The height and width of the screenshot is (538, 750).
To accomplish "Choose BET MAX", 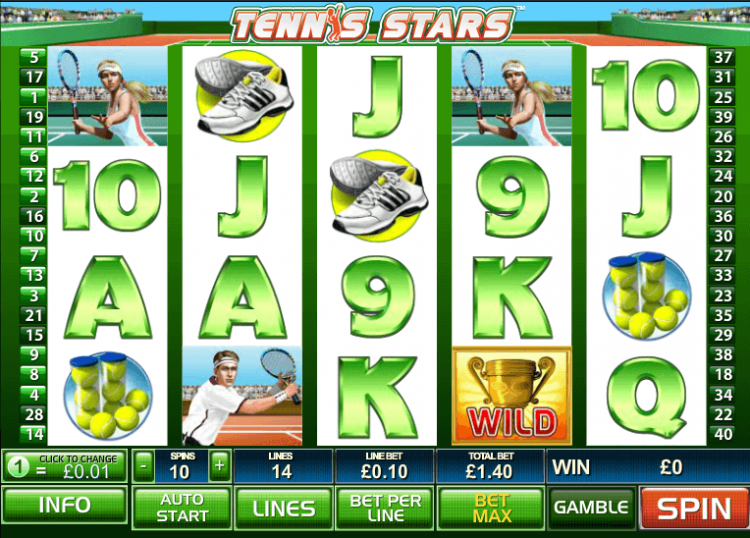I will pos(491,507).
